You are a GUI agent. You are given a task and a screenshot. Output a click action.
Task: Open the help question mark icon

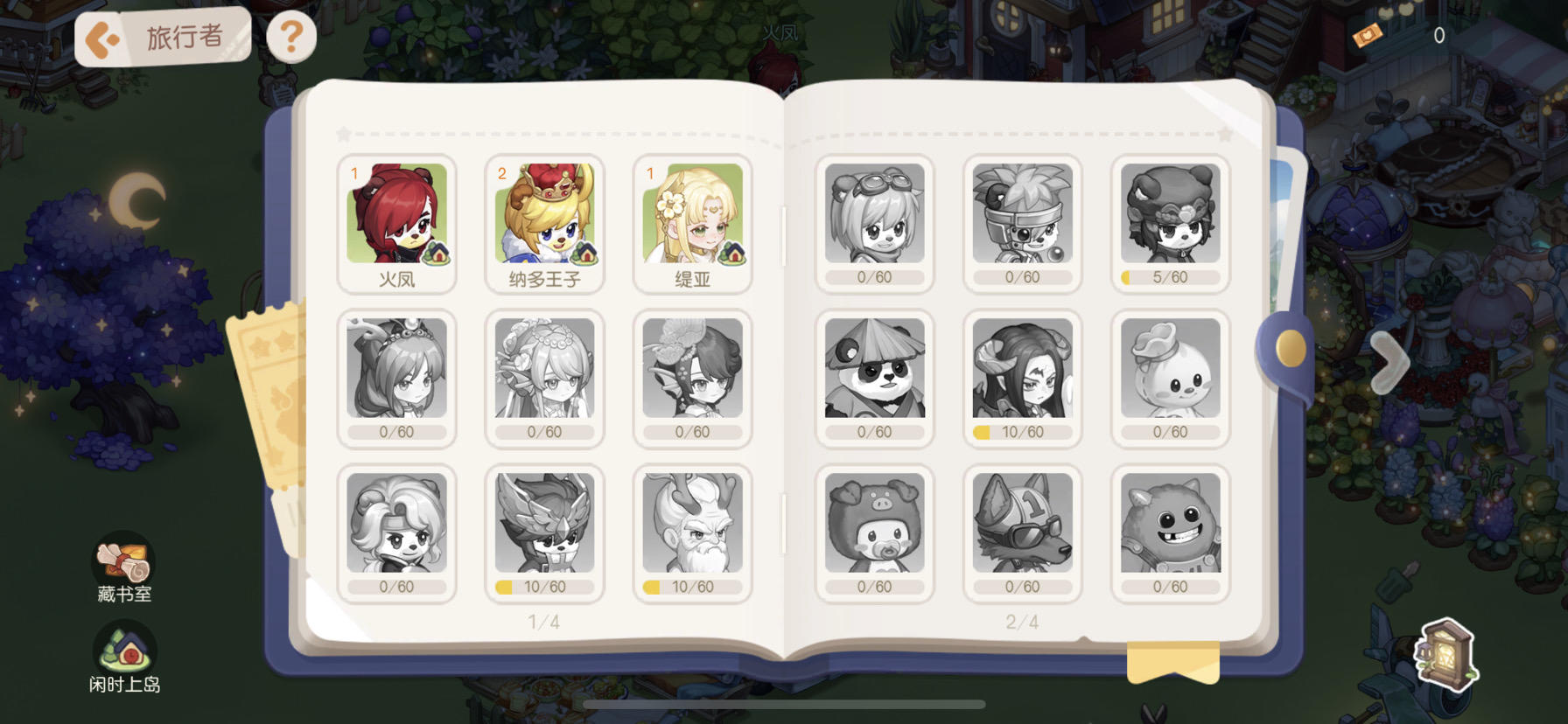pos(292,35)
